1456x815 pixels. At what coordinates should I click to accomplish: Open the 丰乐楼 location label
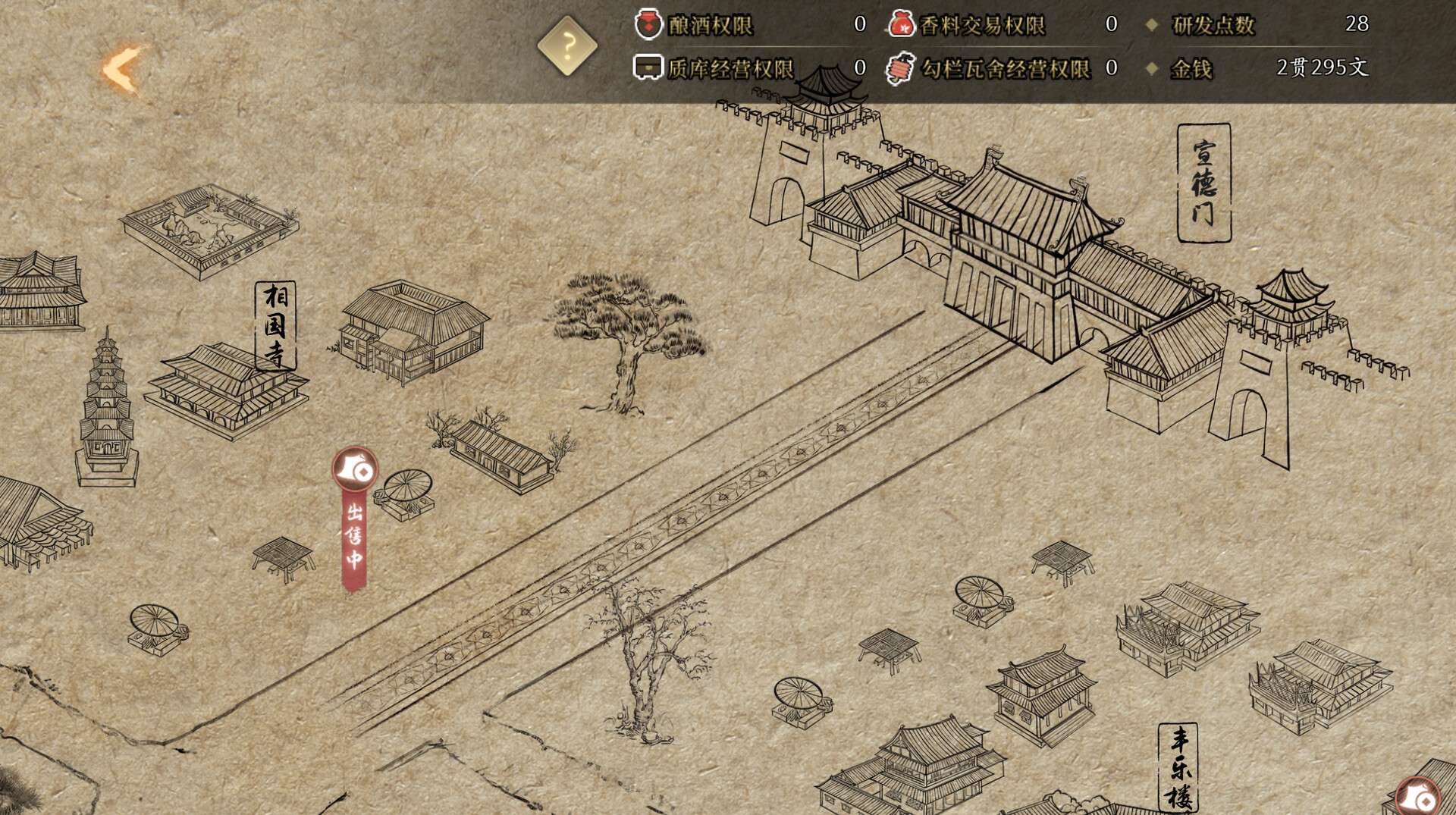(x=1178, y=767)
